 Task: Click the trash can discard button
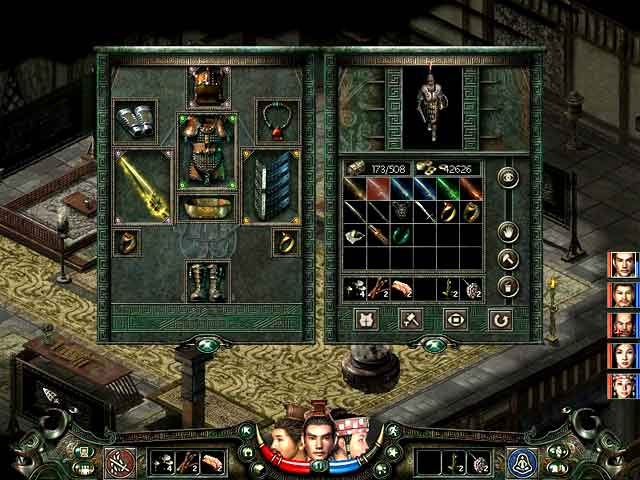click(x=508, y=288)
